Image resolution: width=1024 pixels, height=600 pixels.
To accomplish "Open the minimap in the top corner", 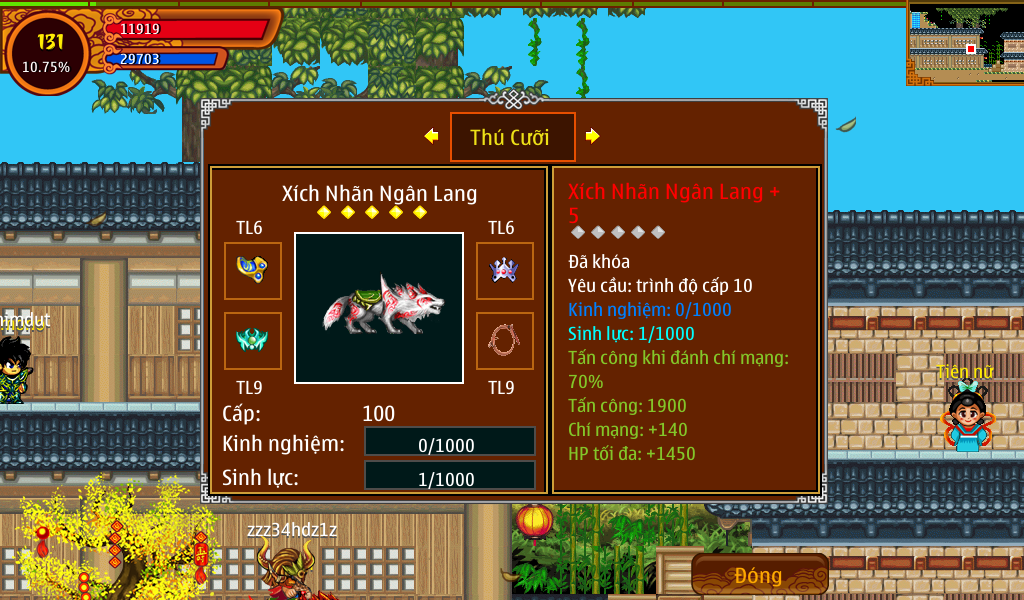I will (x=965, y=43).
